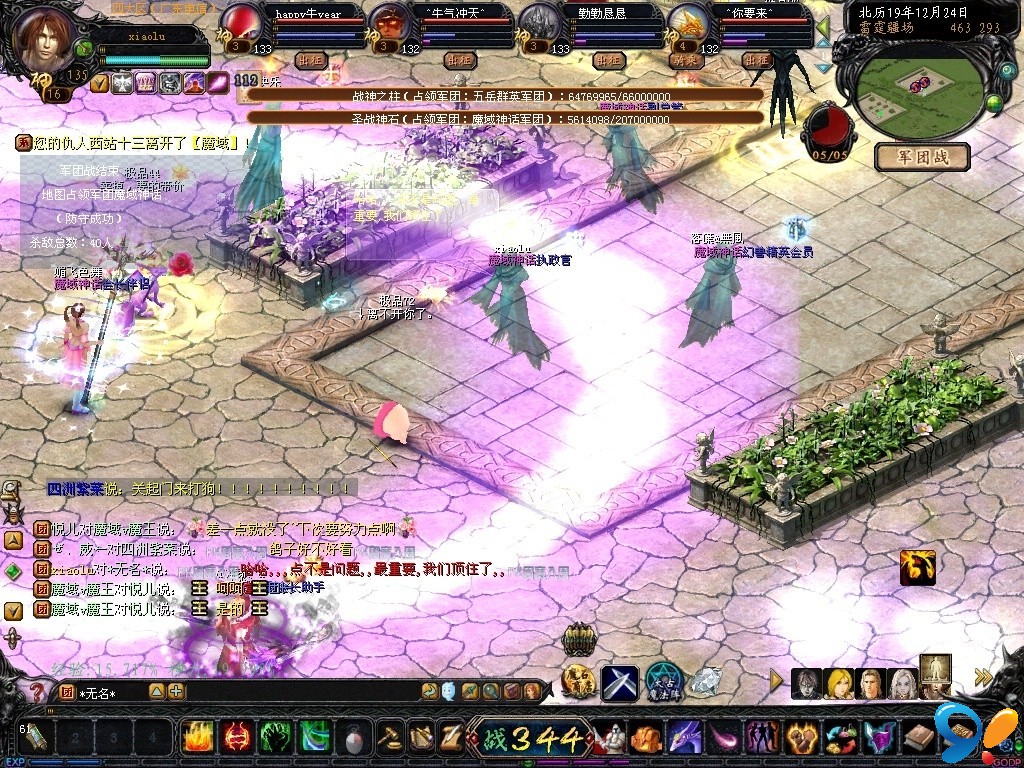Select the happy牛year pet portrait
Image resolution: width=1024 pixels, height=768 pixels.
pyautogui.click(x=241, y=21)
